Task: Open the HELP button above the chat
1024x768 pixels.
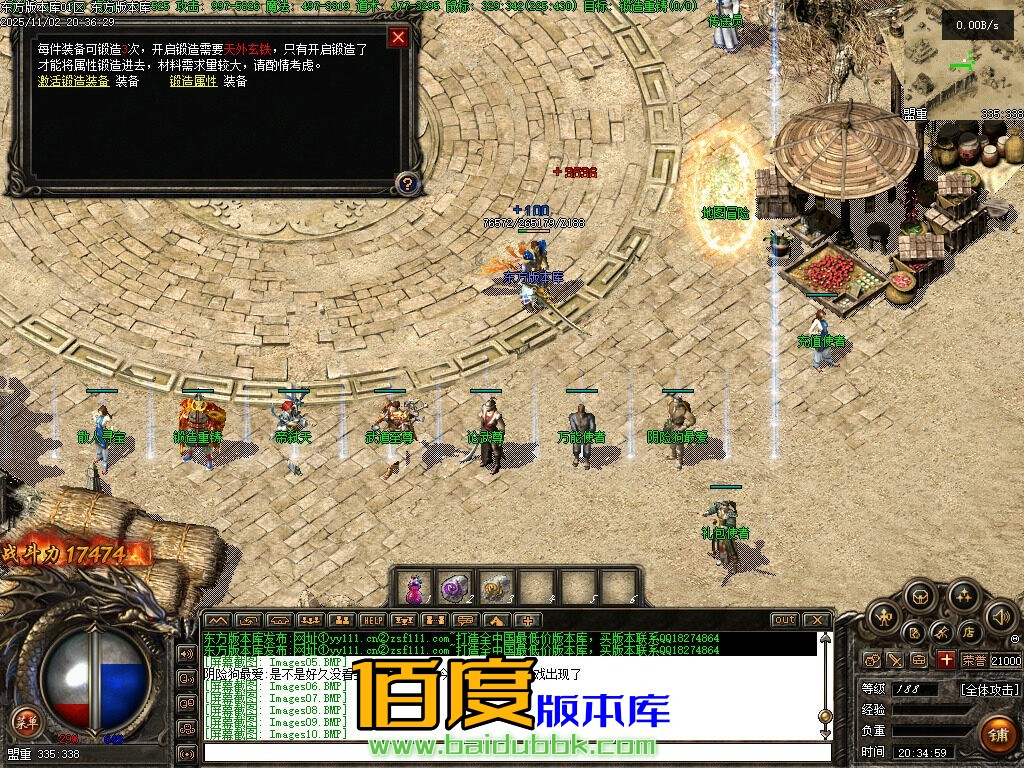Action: (372, 620)
